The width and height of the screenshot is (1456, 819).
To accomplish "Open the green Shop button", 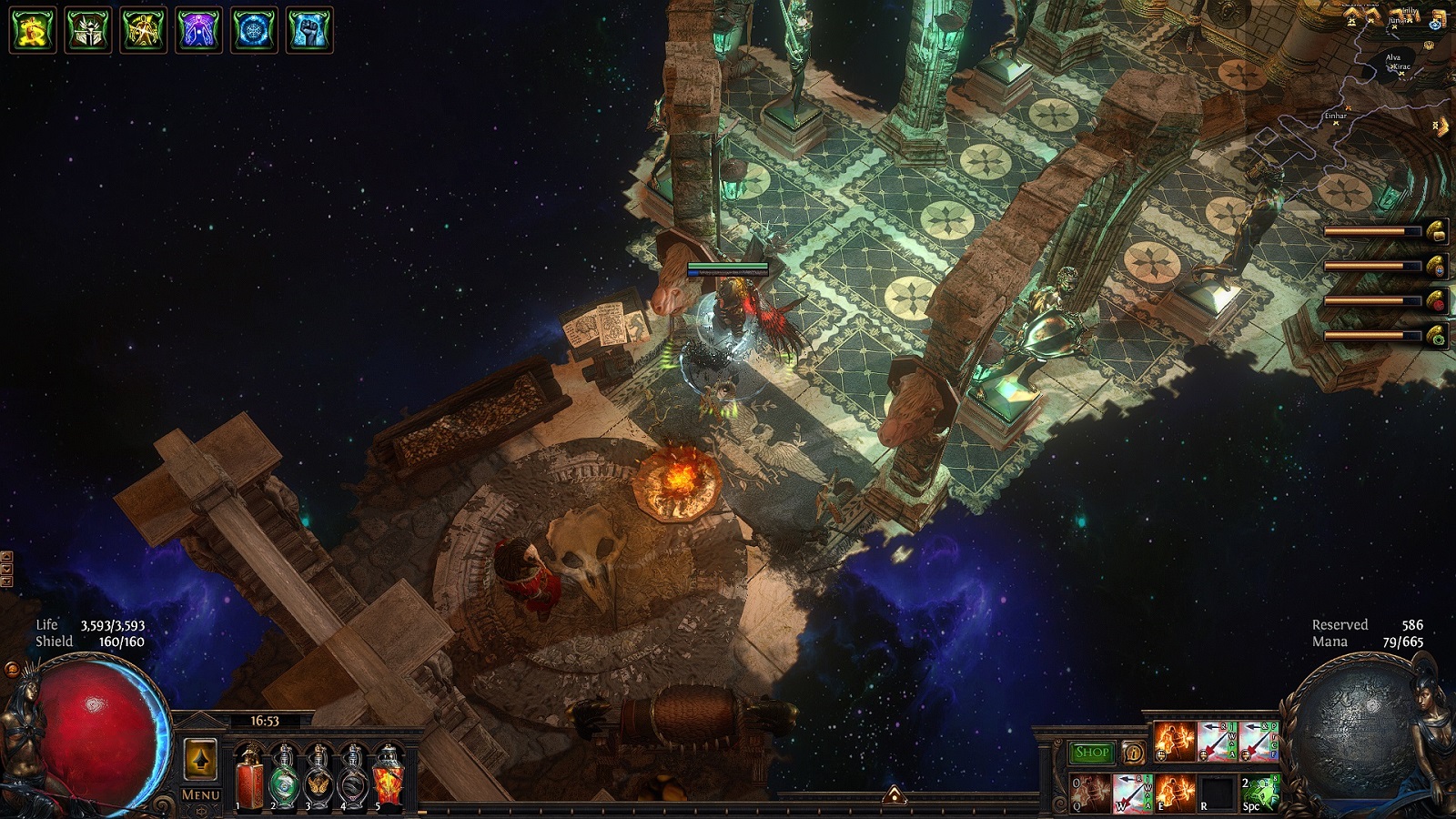I will tap(1091, 753).
